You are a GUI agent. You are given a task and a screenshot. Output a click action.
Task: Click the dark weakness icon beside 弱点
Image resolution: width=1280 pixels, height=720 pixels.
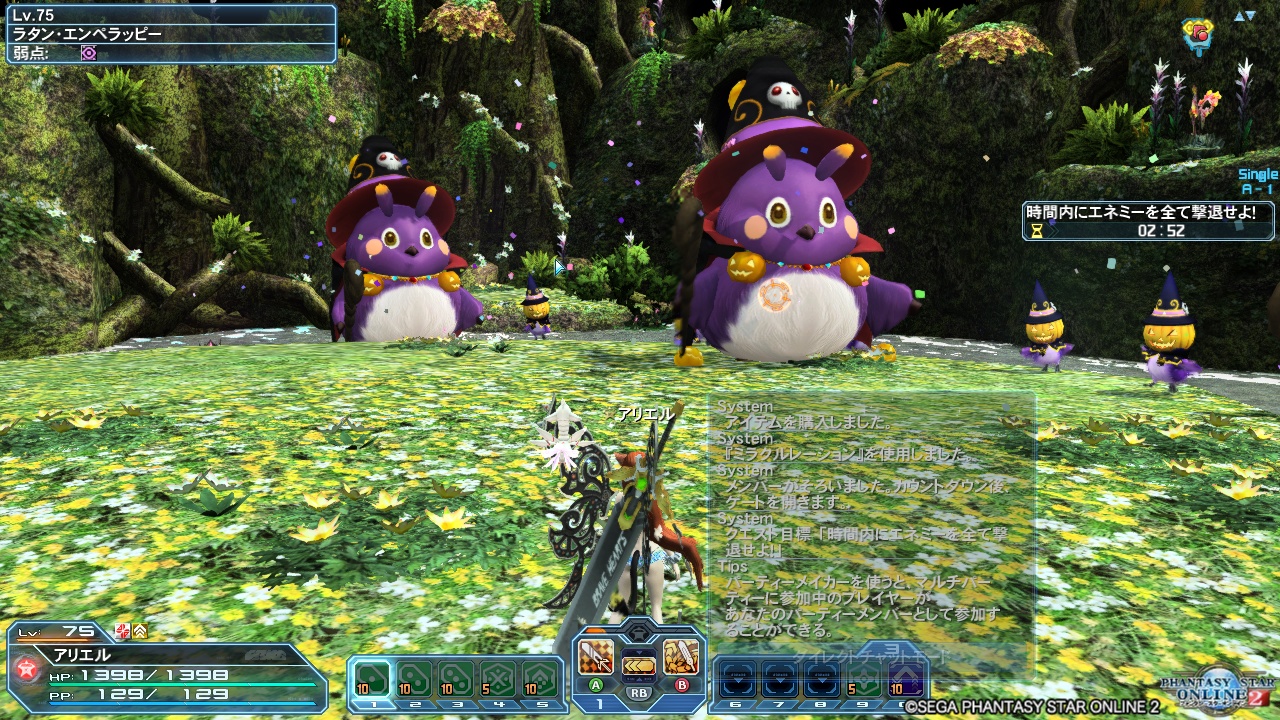click(x=89, y=52)
